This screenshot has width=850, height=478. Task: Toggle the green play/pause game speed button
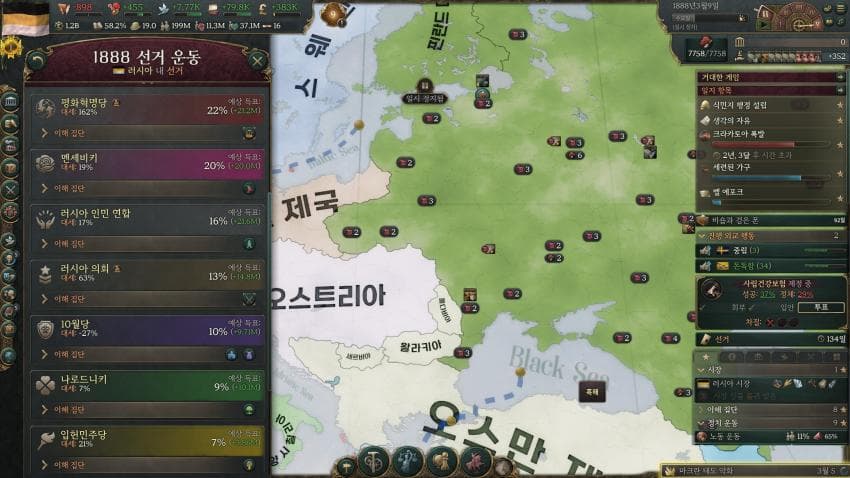tap(761, 24)
